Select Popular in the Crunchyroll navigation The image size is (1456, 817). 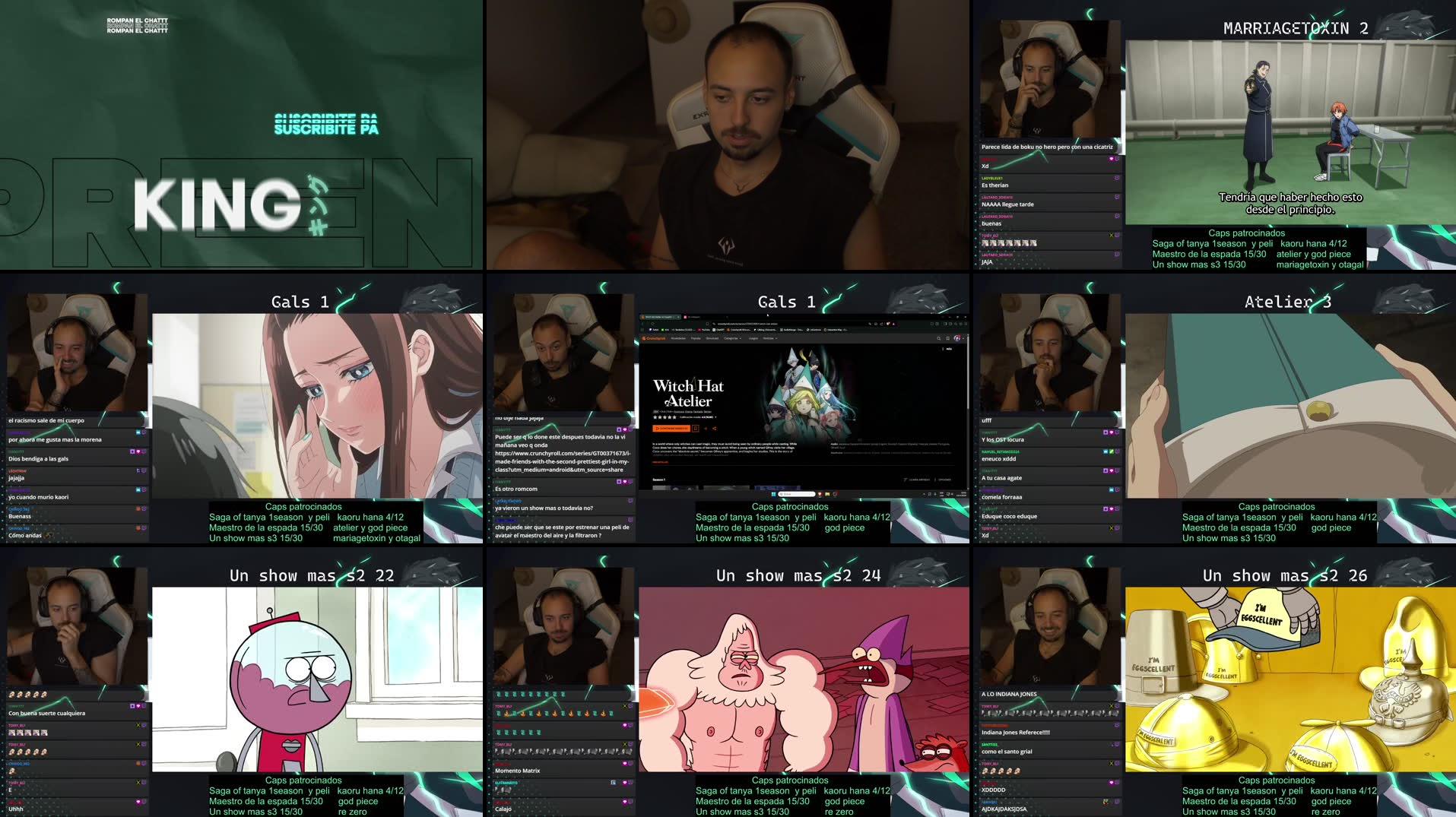point(696,338)
